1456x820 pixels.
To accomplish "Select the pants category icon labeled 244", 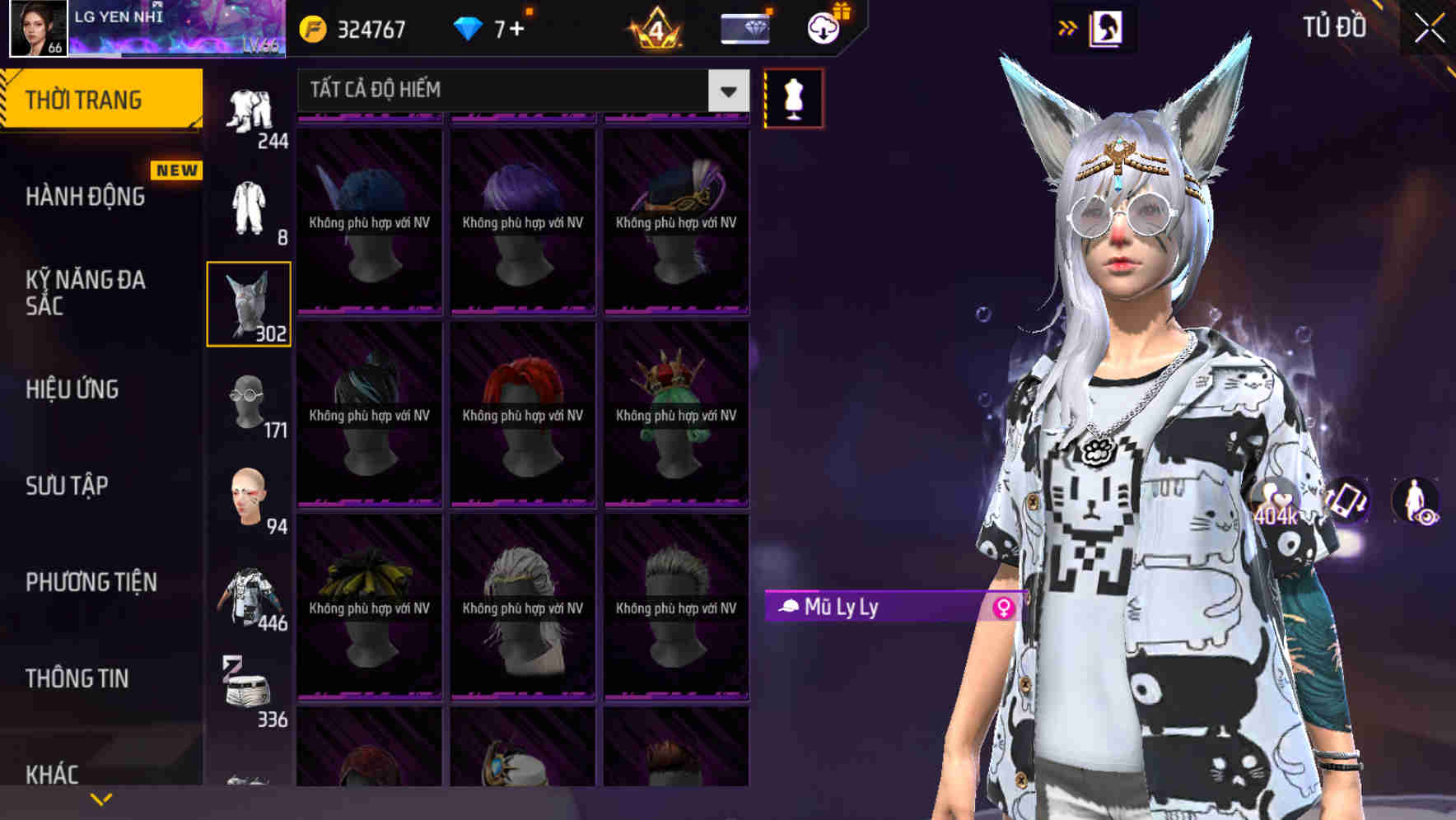I will coord(250,107).
